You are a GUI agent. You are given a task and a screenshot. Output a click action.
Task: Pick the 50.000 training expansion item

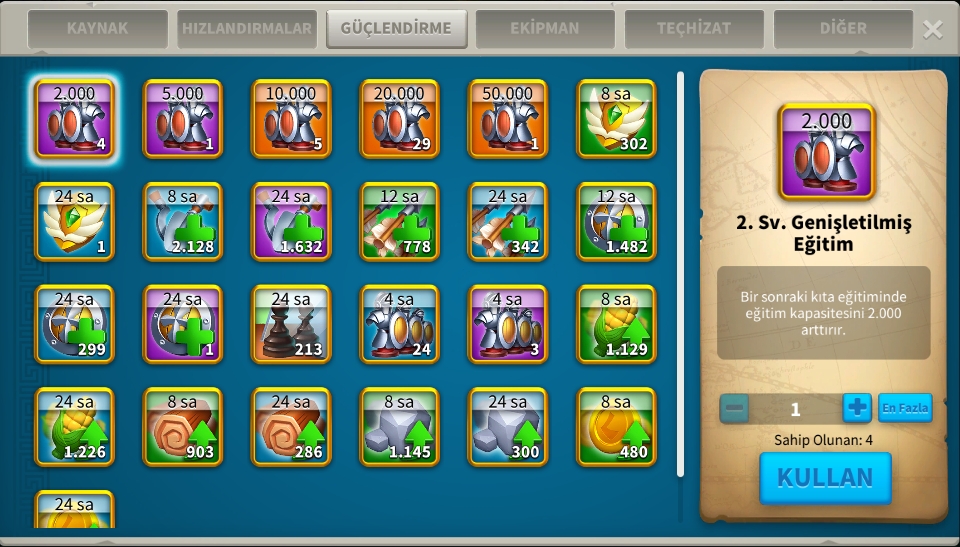[508, 119]
